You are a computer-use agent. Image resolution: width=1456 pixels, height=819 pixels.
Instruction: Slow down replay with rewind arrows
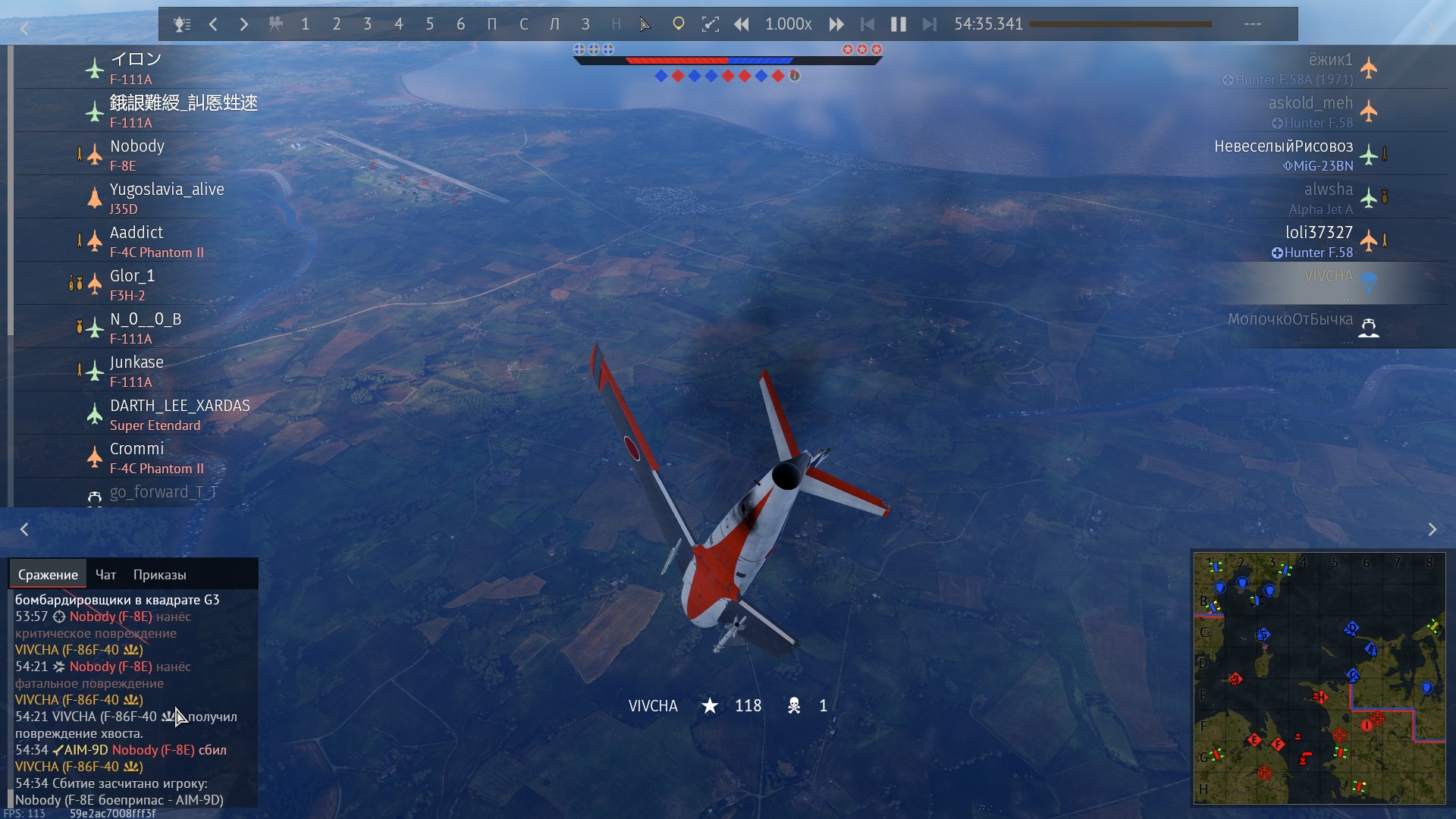click(741, 24)
